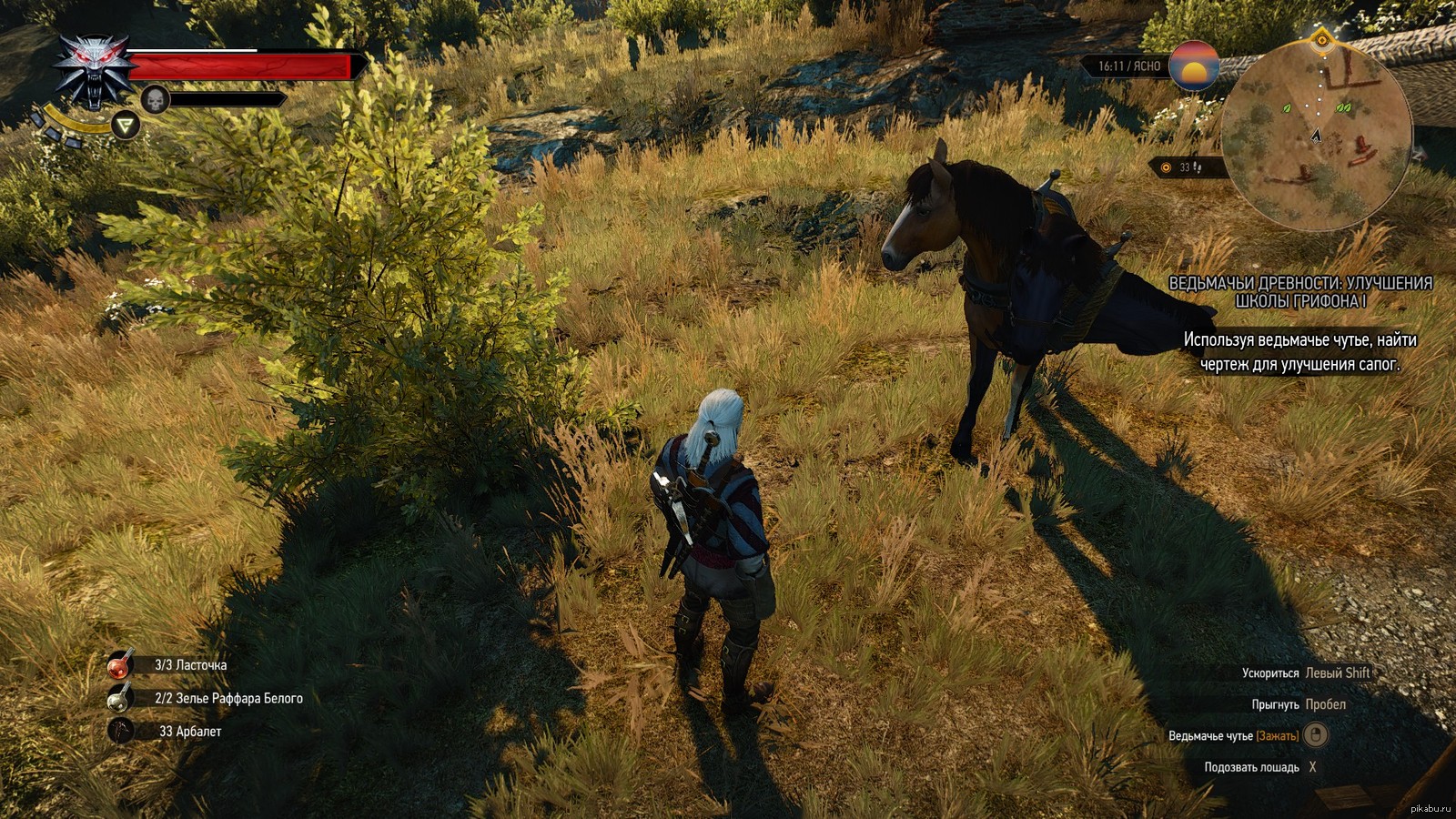Open the tracked Griffin School quest title
This screenshot has width=1456, height=819.
click(x=1299, y=292)
